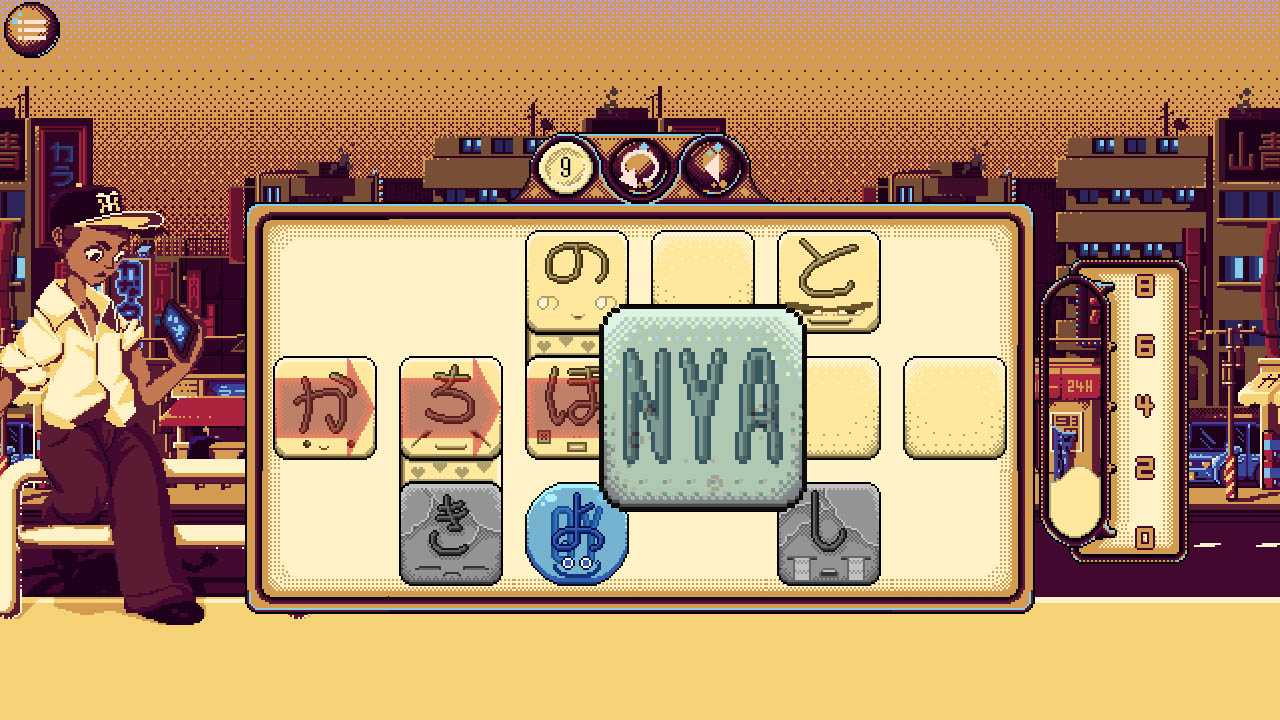Select the rightmost empty slot in the middle row
The height and width of the screenshot is (720, 1280).
pyautogui.click(x=955, y=405)
